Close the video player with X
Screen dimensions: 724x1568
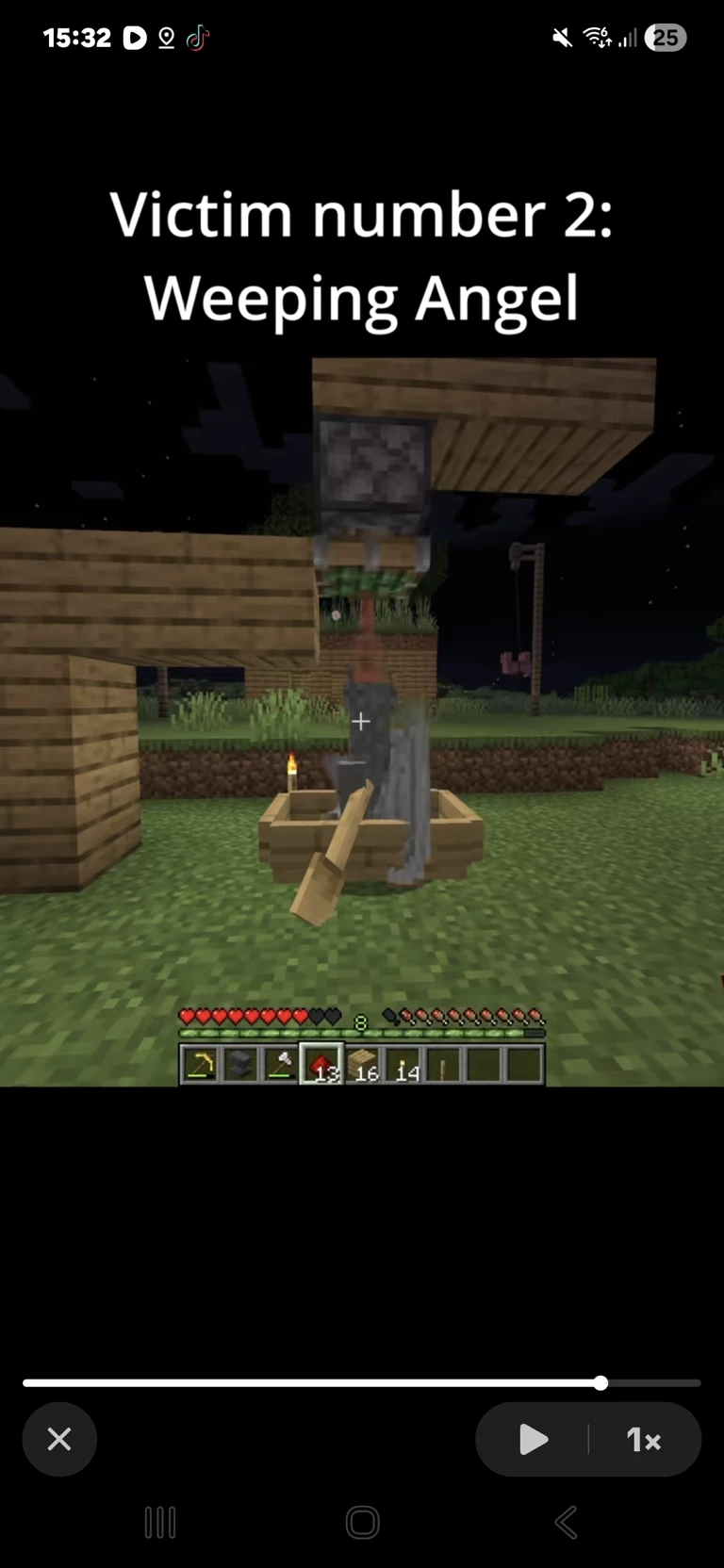click(59, 1439)
